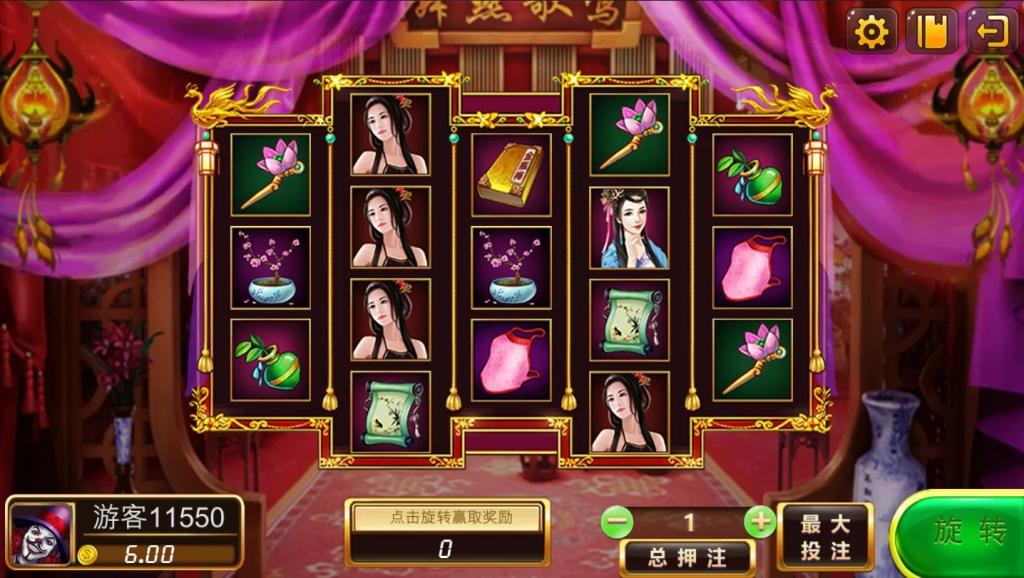Open the gear settings menu
Image resolution: width=1024 pixels, height=578 pixels.
872,32
